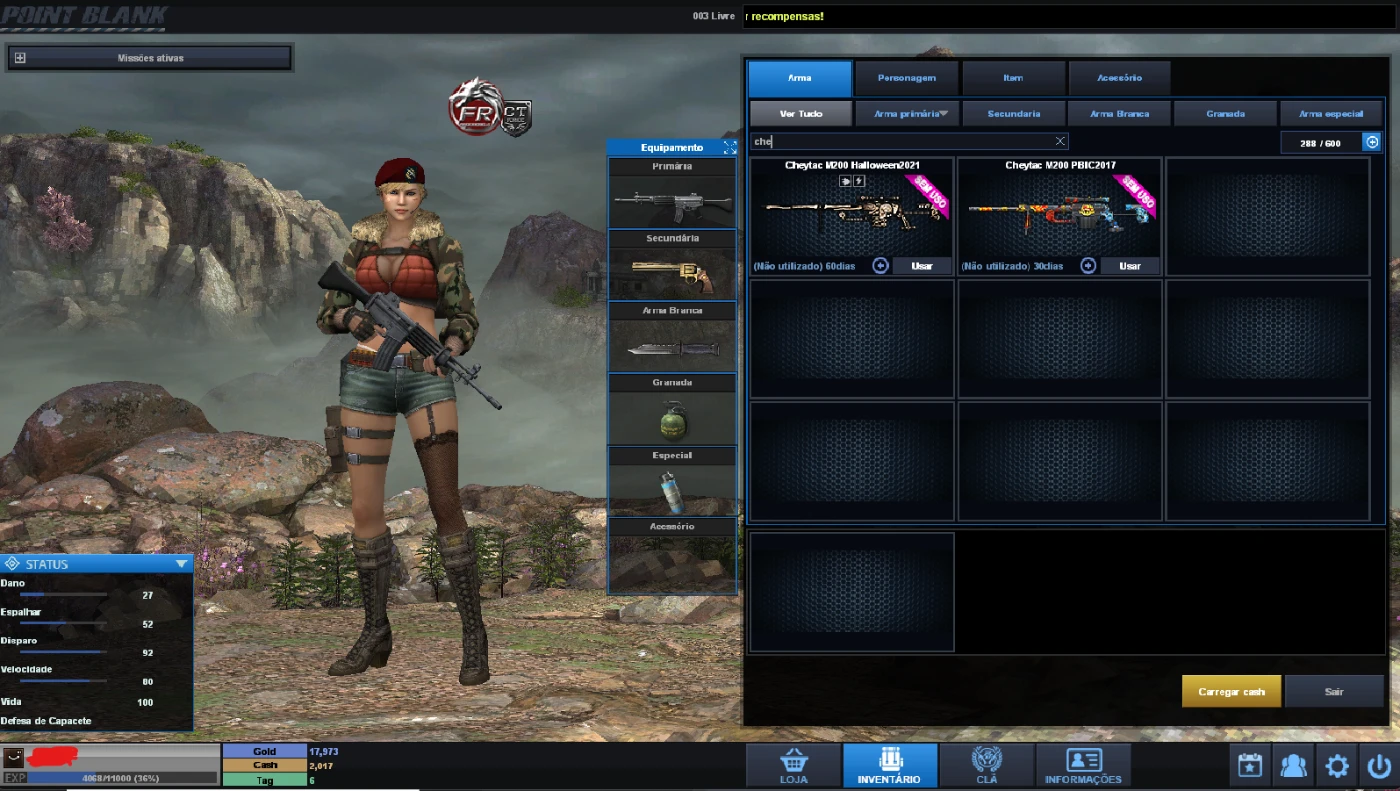Switch to the Acessório tab
Viewport: 1400px width, 791px height.
(1119, 77)
